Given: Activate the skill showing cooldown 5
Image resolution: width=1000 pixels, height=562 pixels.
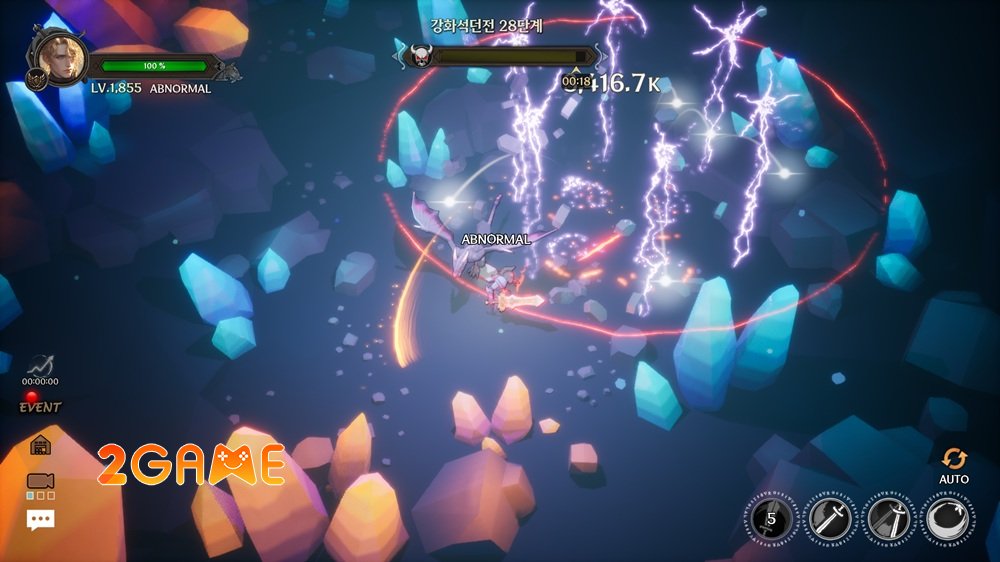Looking at the screenshot, I should (771, 519).
